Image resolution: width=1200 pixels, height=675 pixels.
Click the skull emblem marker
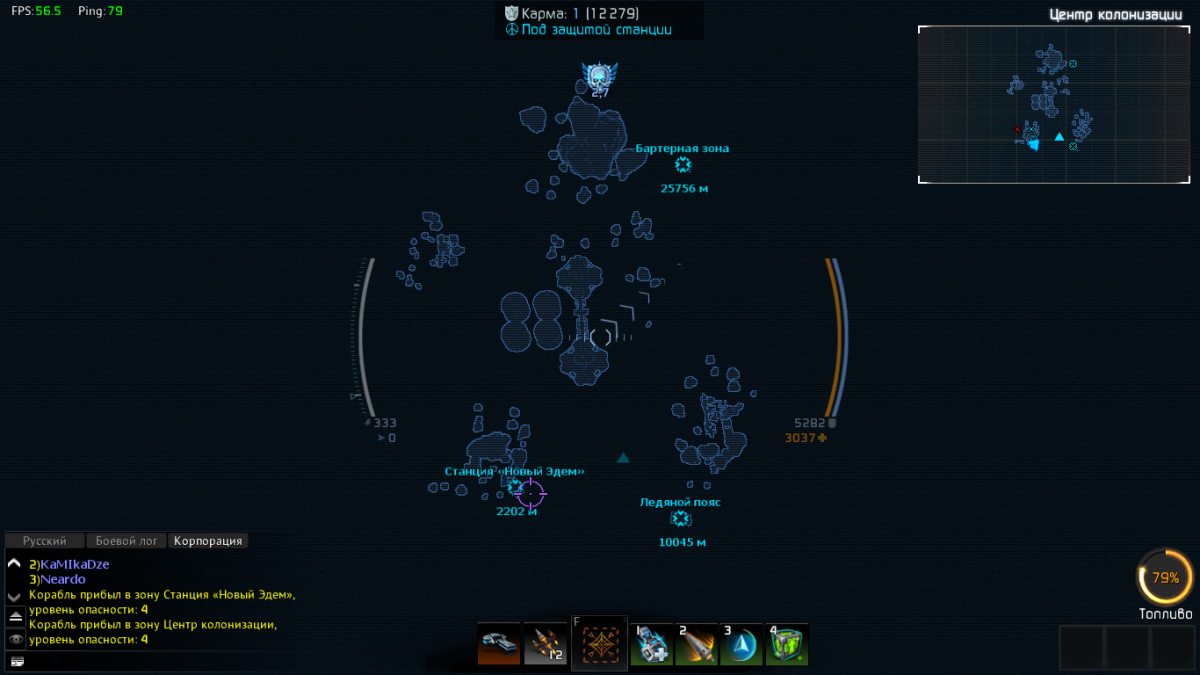(599, 77)
